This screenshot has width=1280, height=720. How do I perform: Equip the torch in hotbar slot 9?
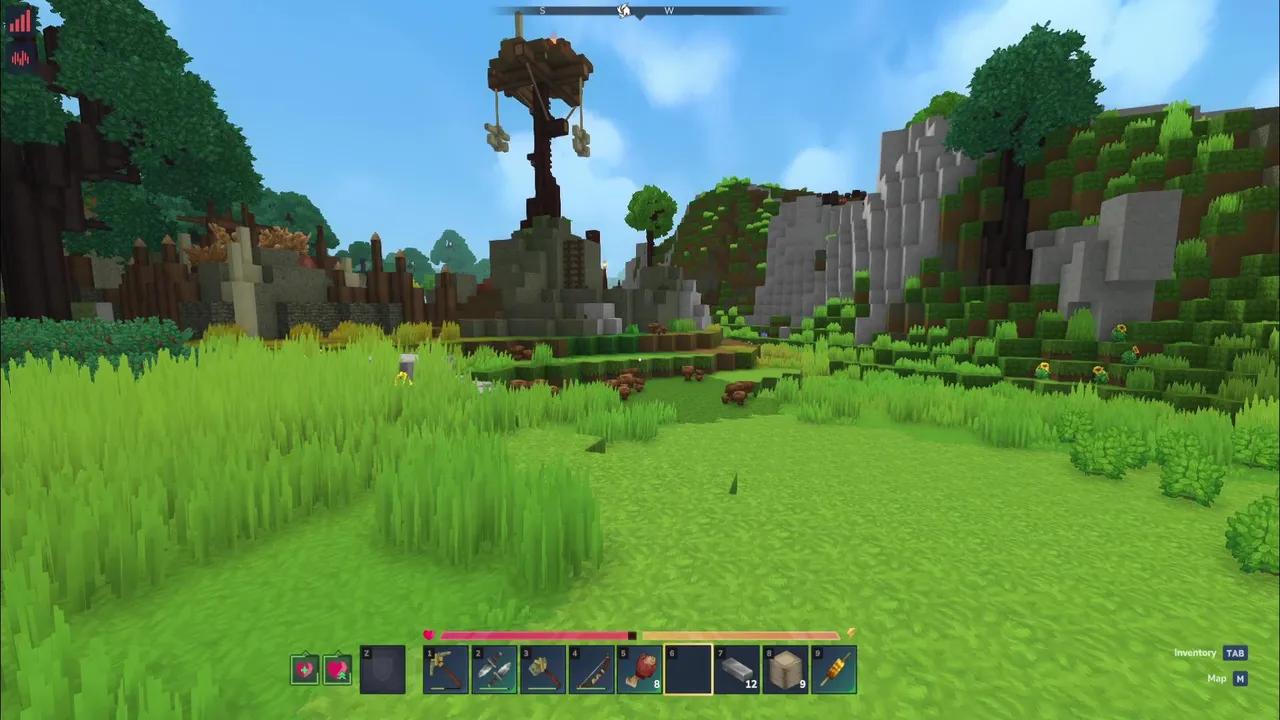pos(834,668)
